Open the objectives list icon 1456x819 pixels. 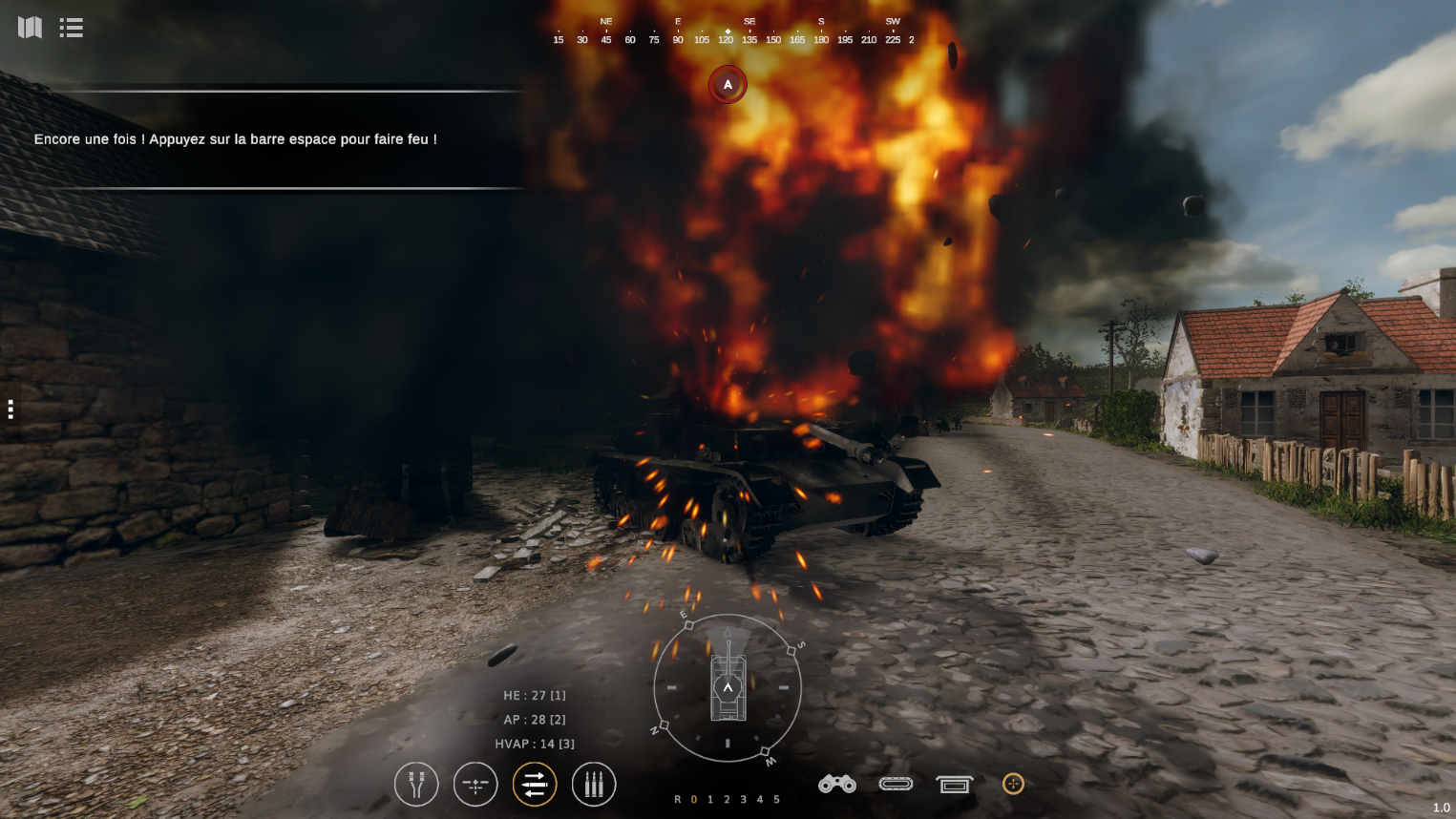coord(71,28)
